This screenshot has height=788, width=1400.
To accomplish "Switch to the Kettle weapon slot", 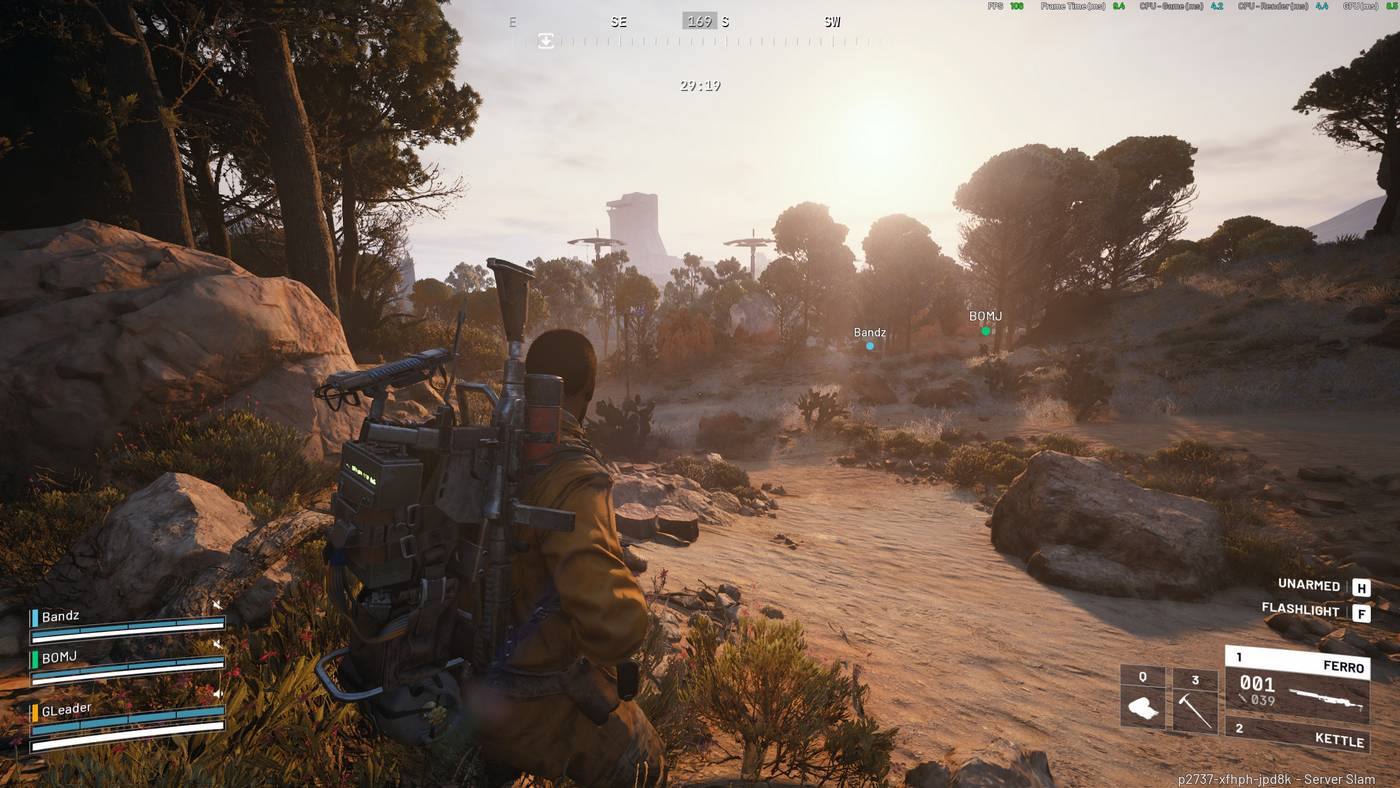I will point(1297,736).
